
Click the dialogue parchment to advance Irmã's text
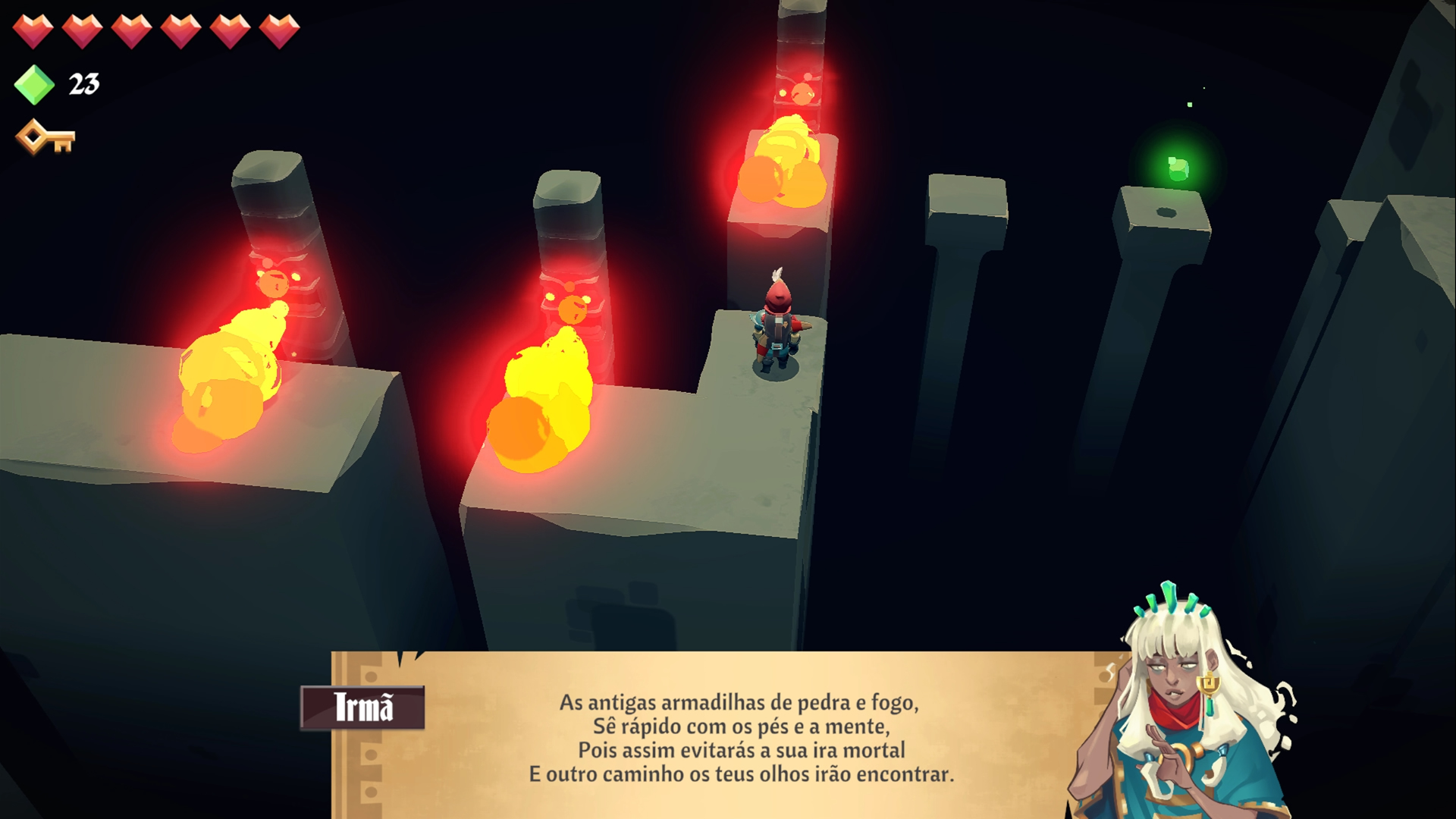[x=739, y=736]
